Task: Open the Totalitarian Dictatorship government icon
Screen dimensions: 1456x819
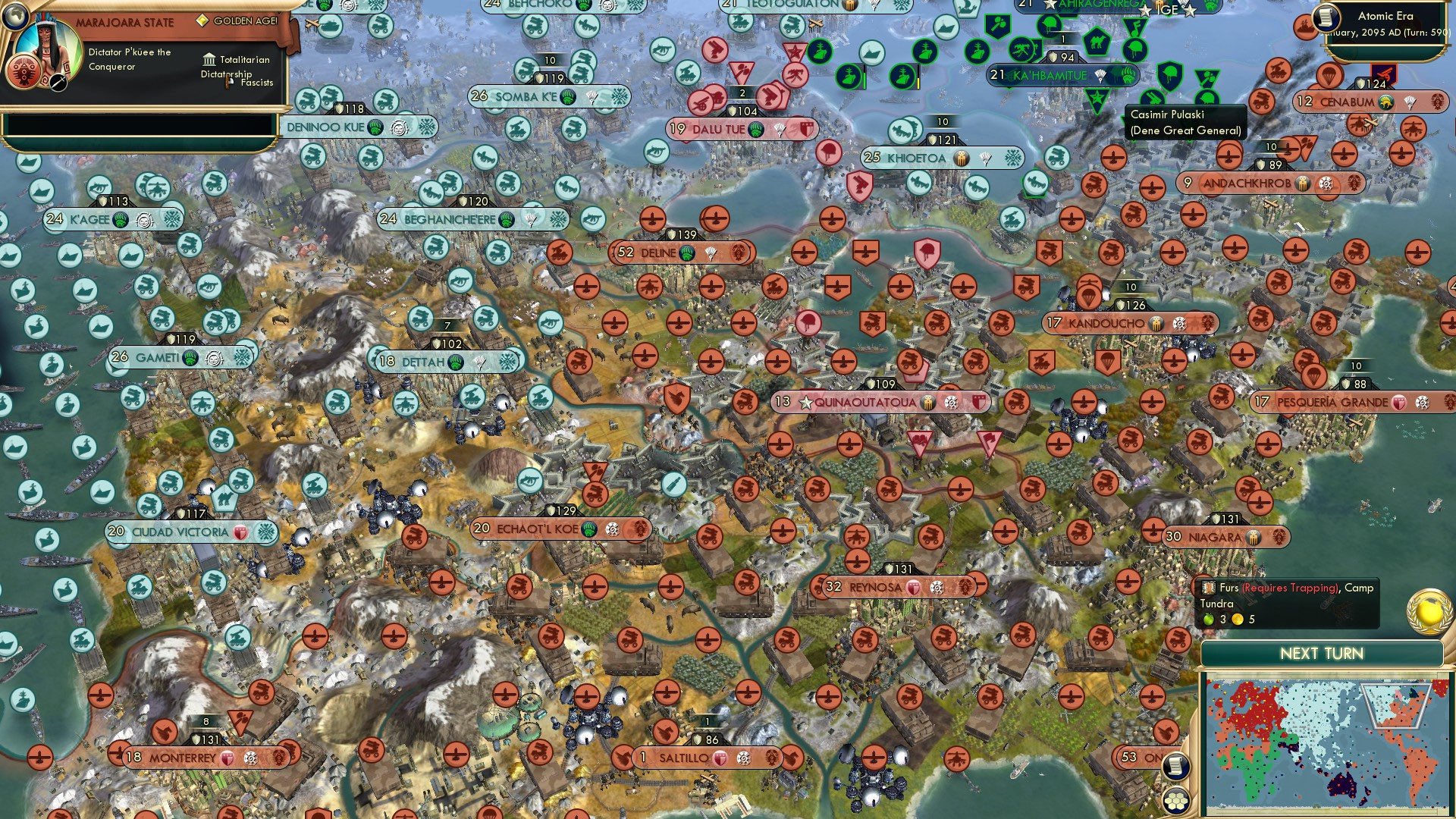Action: click(x=209, y=60)
